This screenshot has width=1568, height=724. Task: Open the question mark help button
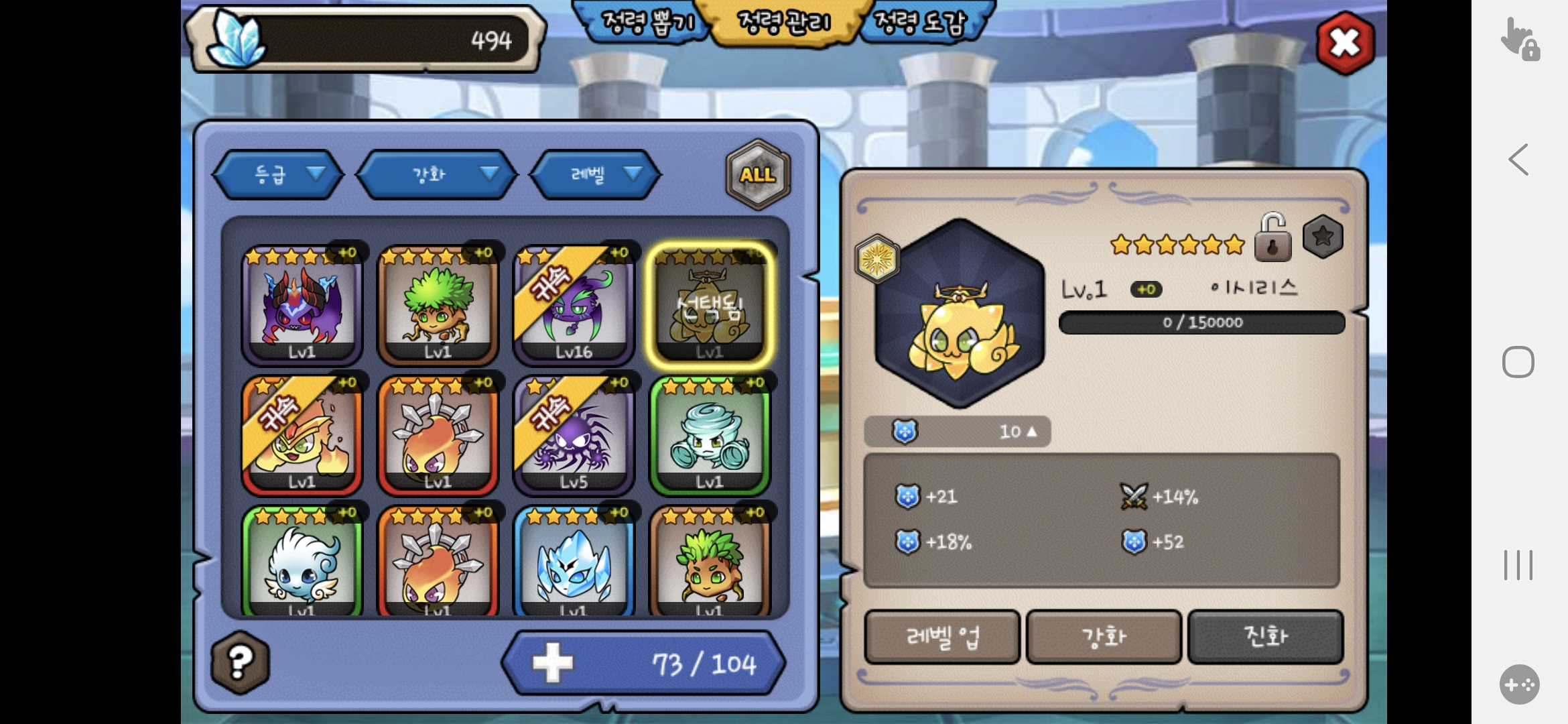pyautogui.click(x=240, y=662)
